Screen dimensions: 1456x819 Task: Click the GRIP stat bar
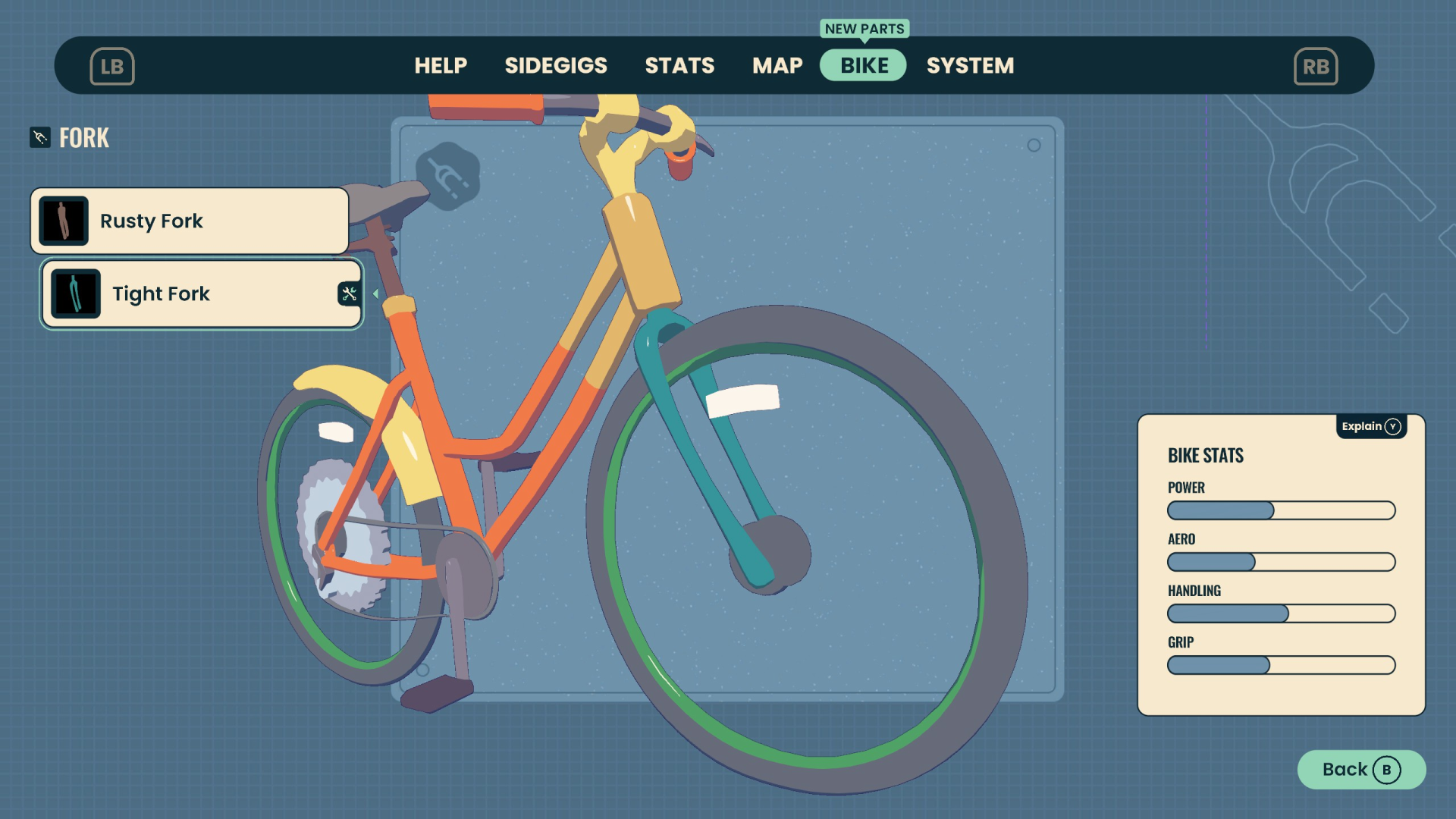(x=1280, y=665)
